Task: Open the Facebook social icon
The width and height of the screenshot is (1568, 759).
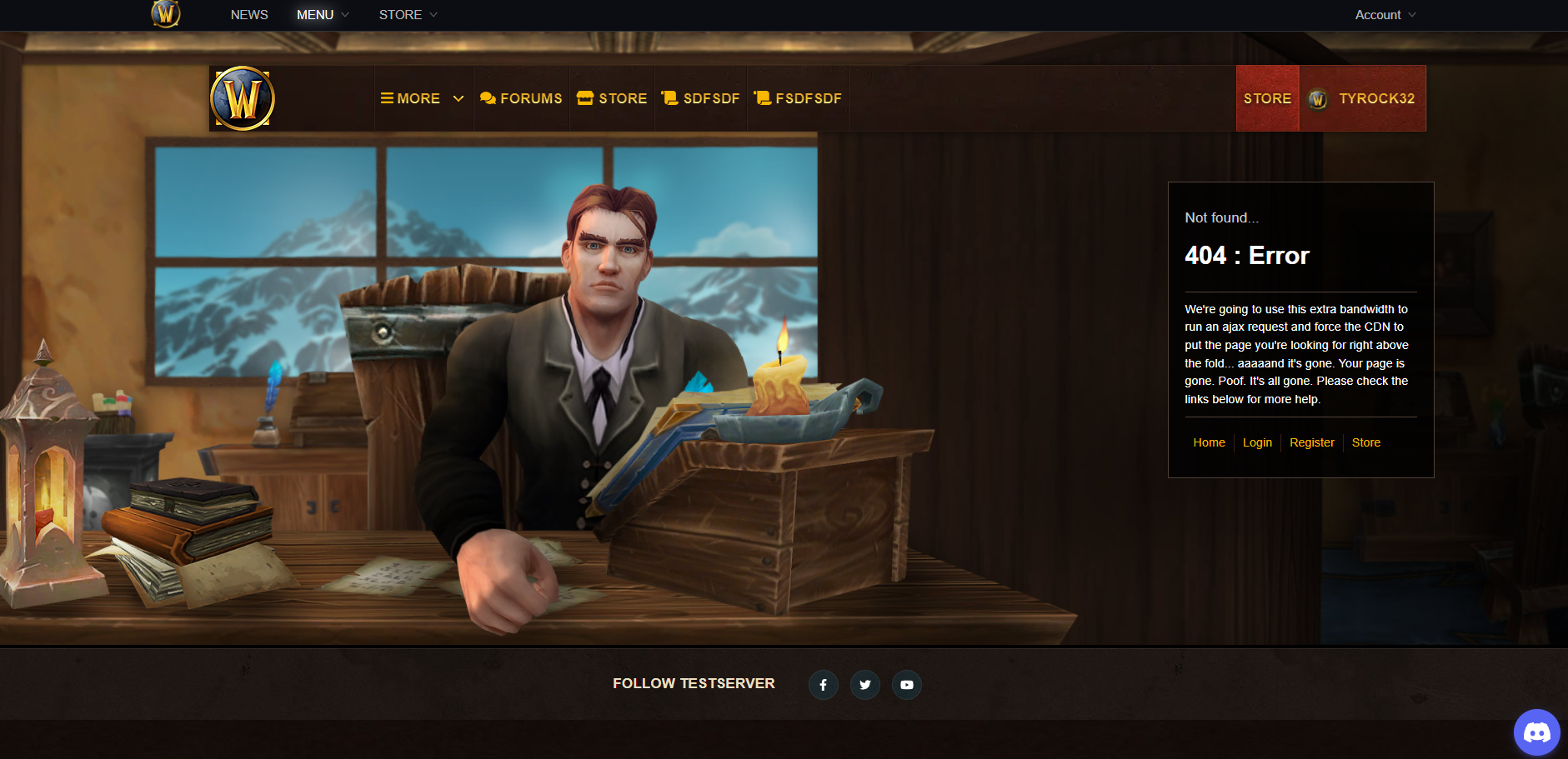Action: point(824,684)
